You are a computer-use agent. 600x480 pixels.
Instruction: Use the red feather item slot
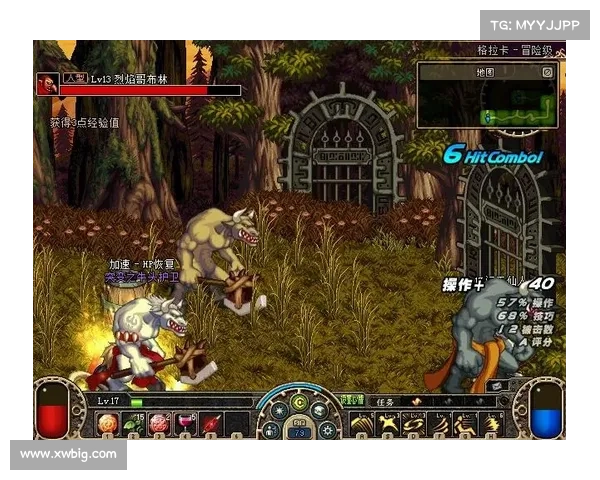coord(210,424)
